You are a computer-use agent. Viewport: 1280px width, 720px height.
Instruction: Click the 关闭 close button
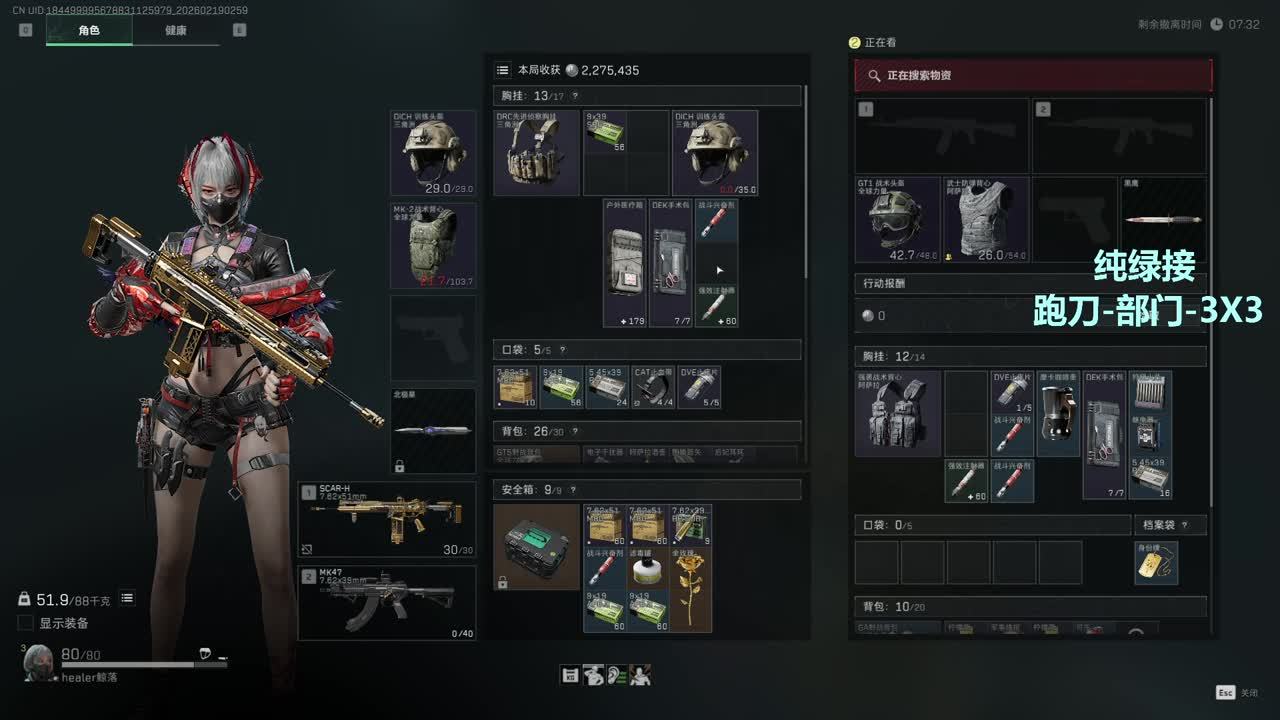[x=1237, y=692]
